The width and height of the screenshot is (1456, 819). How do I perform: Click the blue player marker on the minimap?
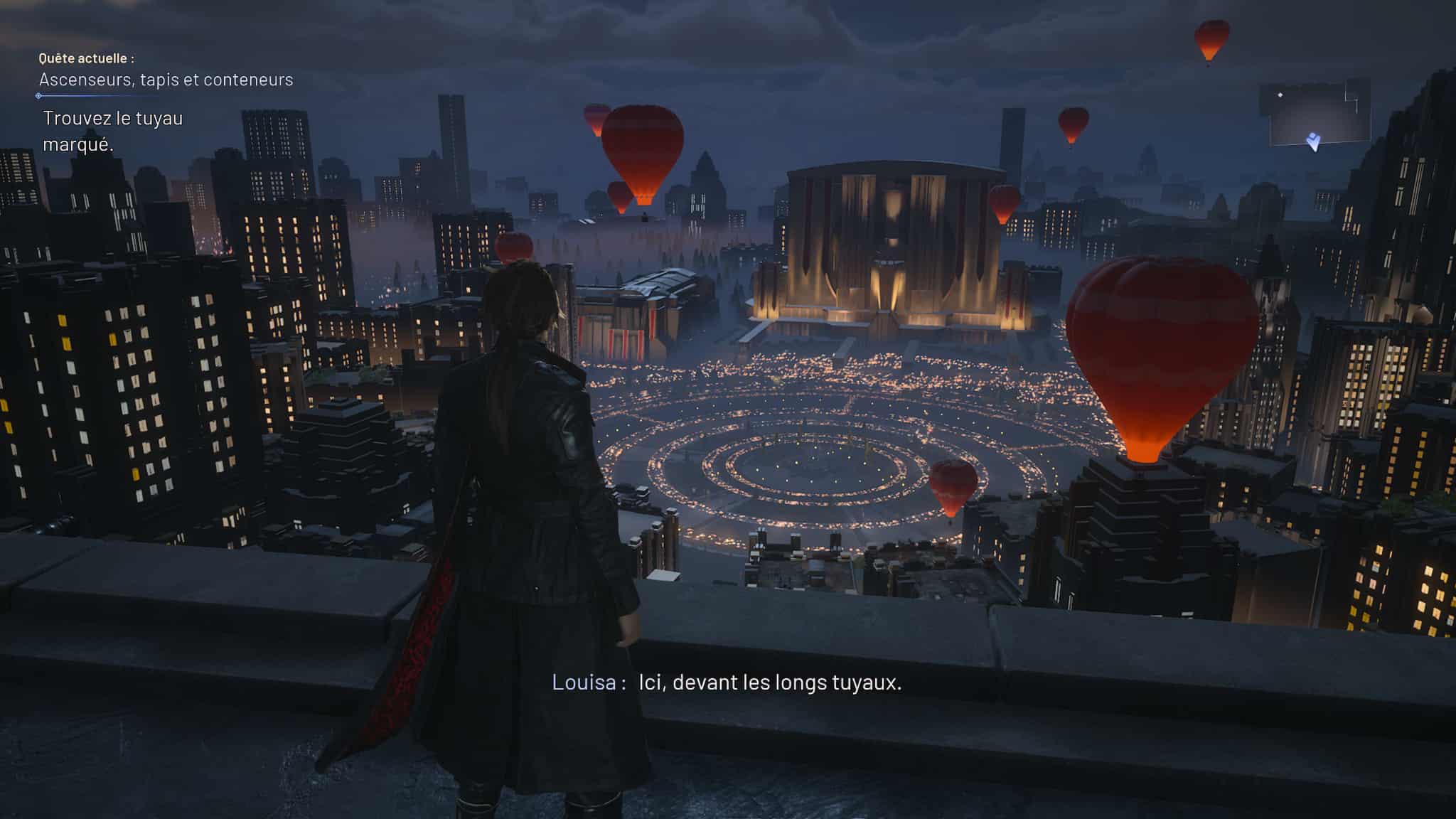[x=1313, y=141]
